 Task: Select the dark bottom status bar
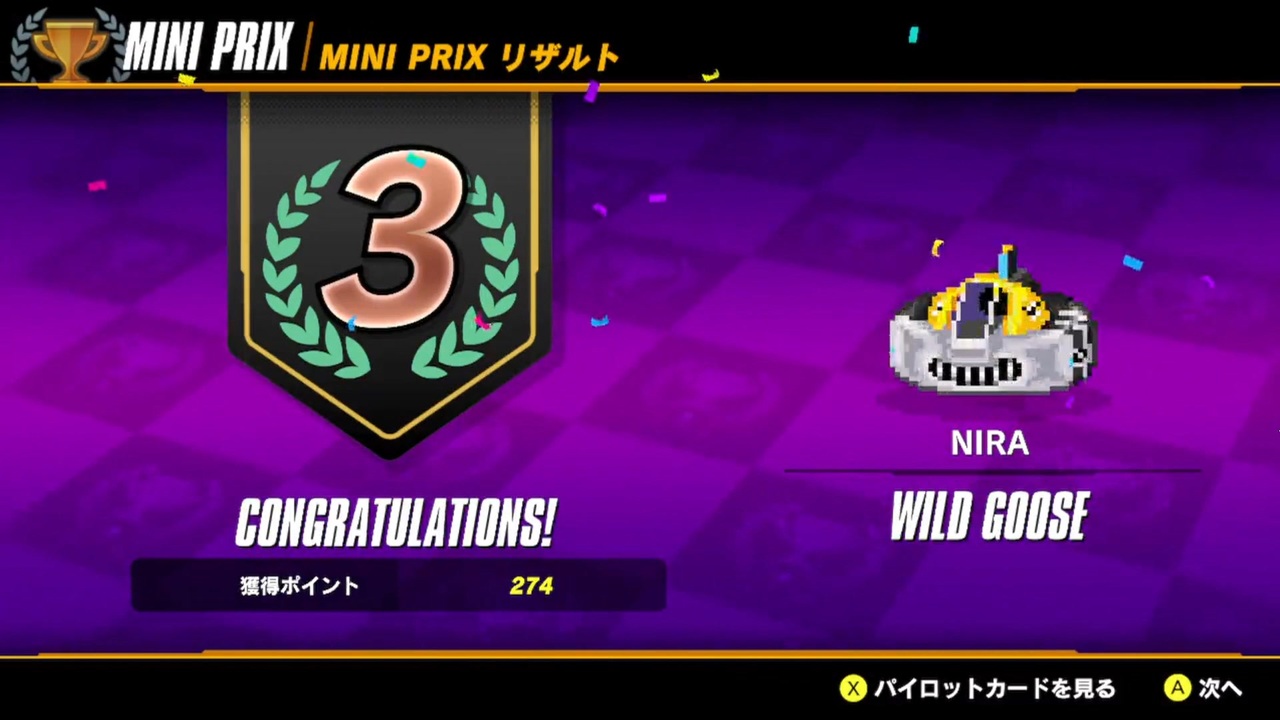[x=400, y=689]
